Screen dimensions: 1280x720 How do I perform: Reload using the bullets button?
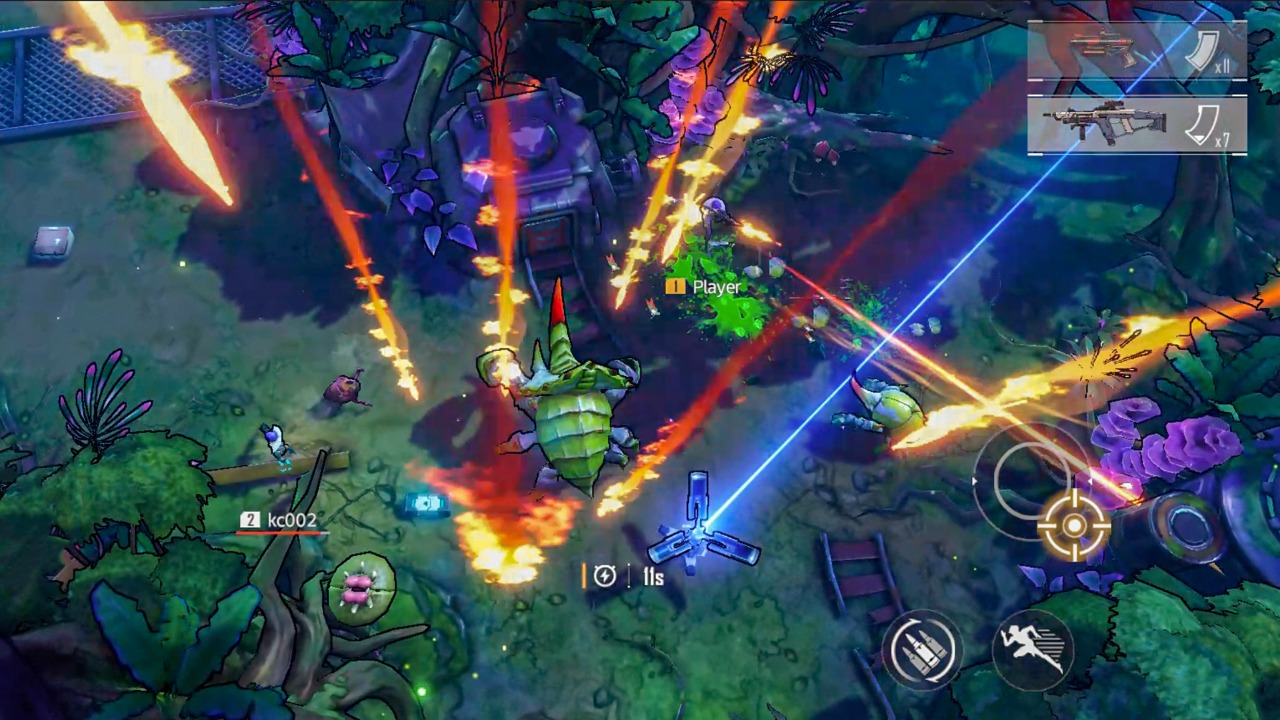922,650
